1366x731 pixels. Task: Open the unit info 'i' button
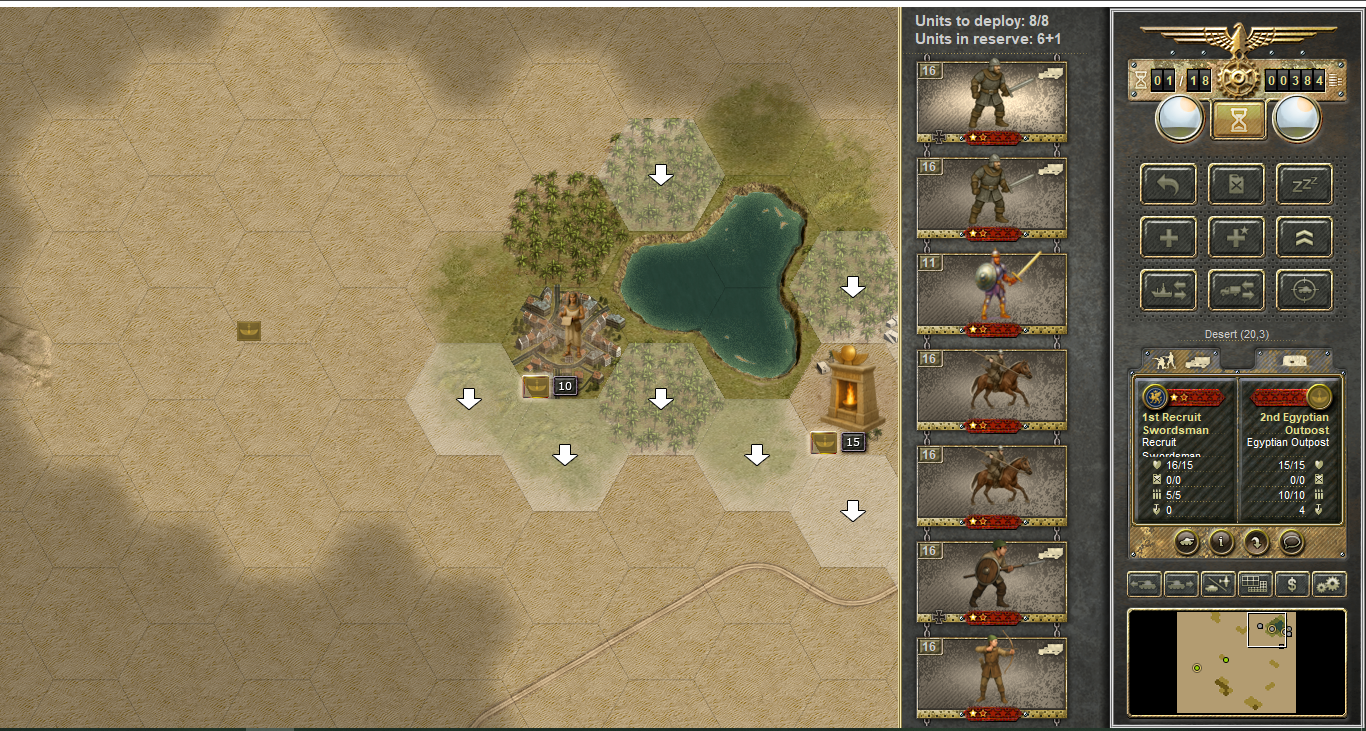pos(1220,542)
